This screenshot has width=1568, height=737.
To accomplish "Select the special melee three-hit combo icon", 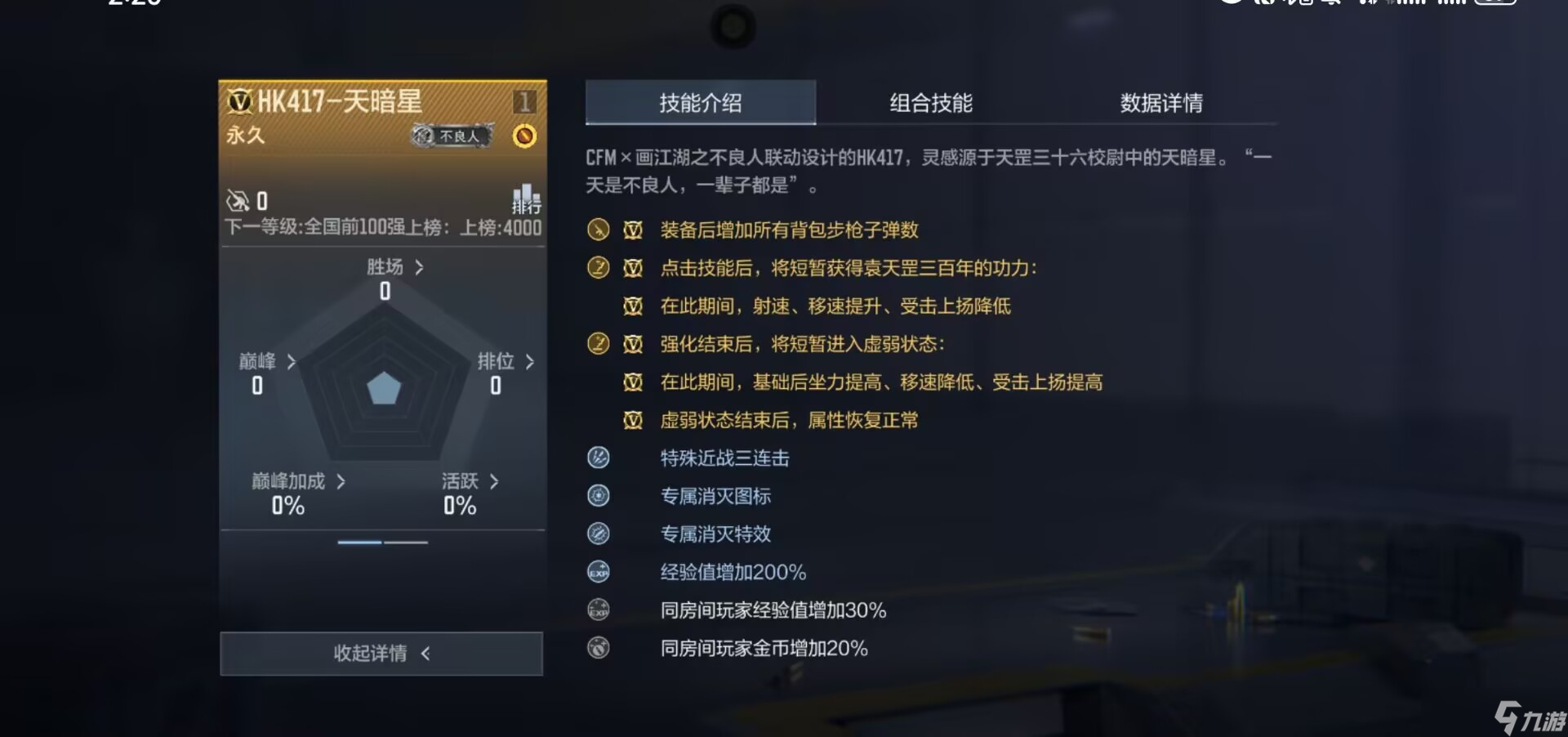I will [599, 458].
